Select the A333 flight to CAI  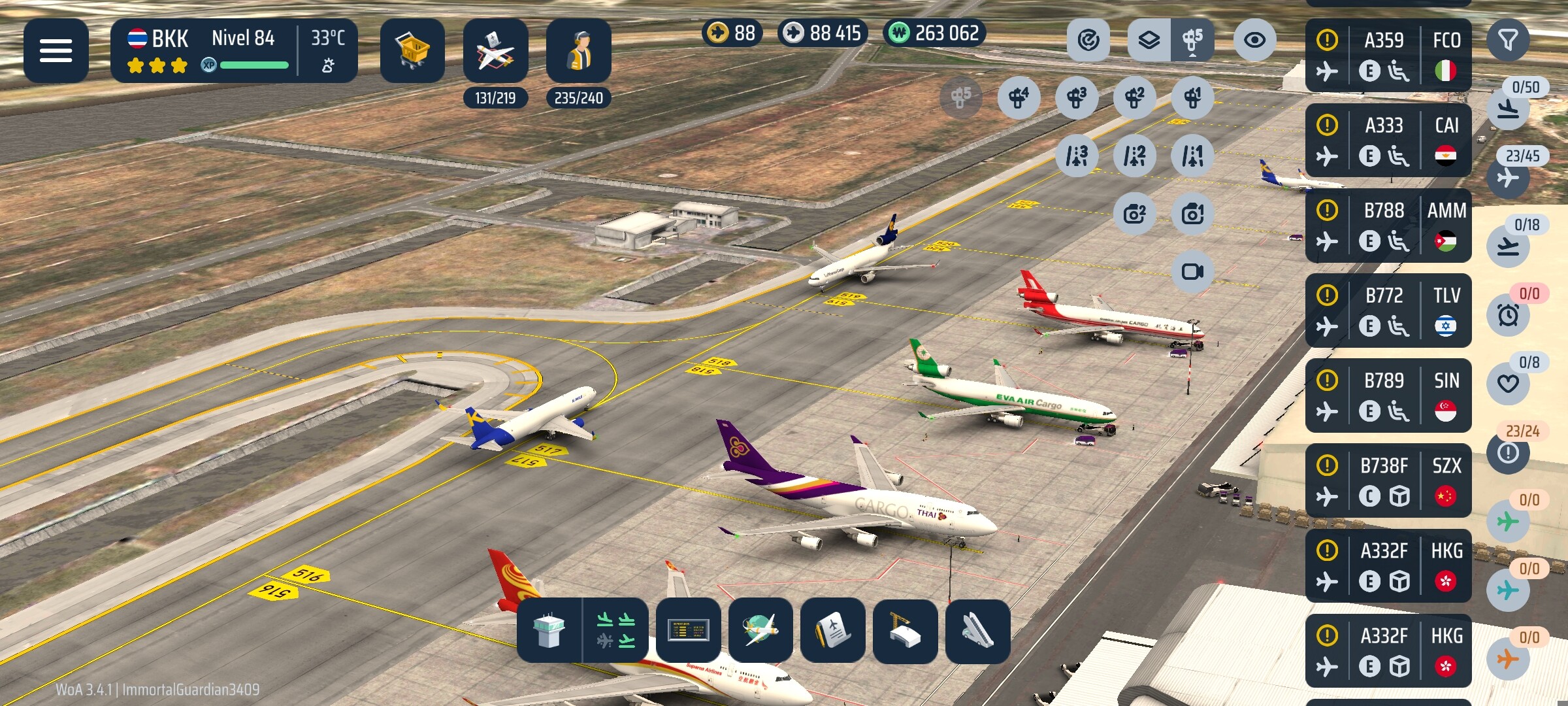click(x=1388, y=140)
